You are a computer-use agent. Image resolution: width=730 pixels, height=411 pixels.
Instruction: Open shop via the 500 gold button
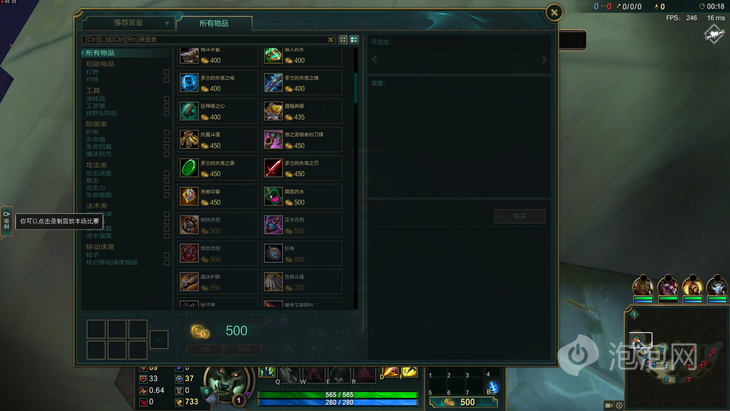click(x=466, y=402)
